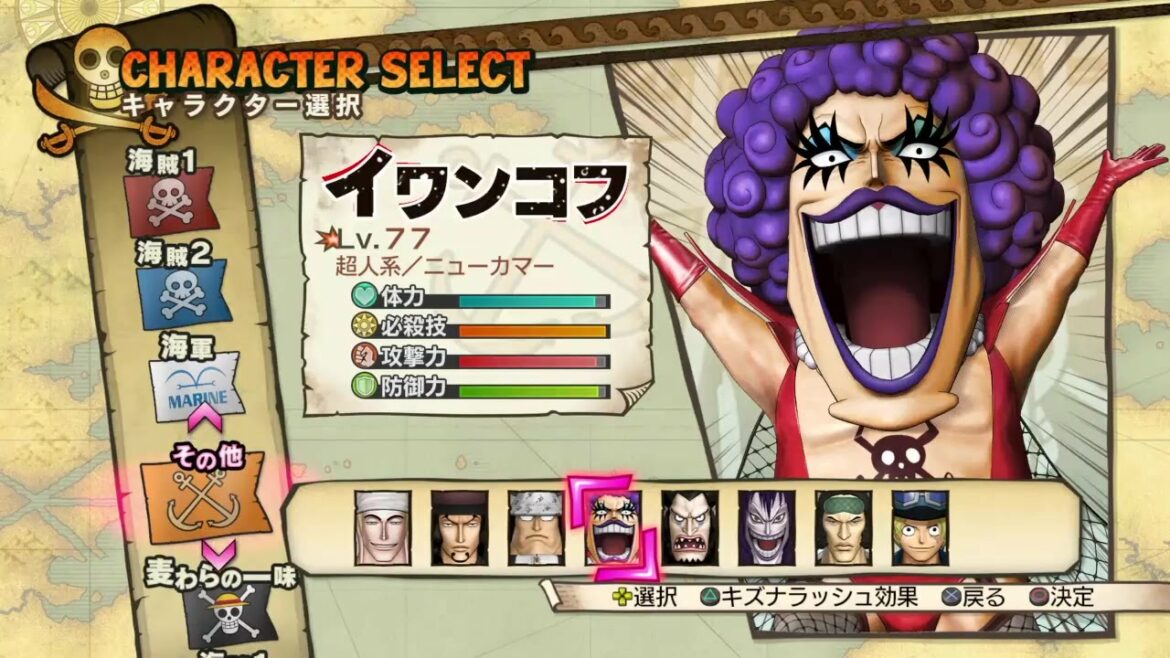Select the 海軍 Marine flag category
The height and width of the screenshot is (658, 1170).
[196, 391]
